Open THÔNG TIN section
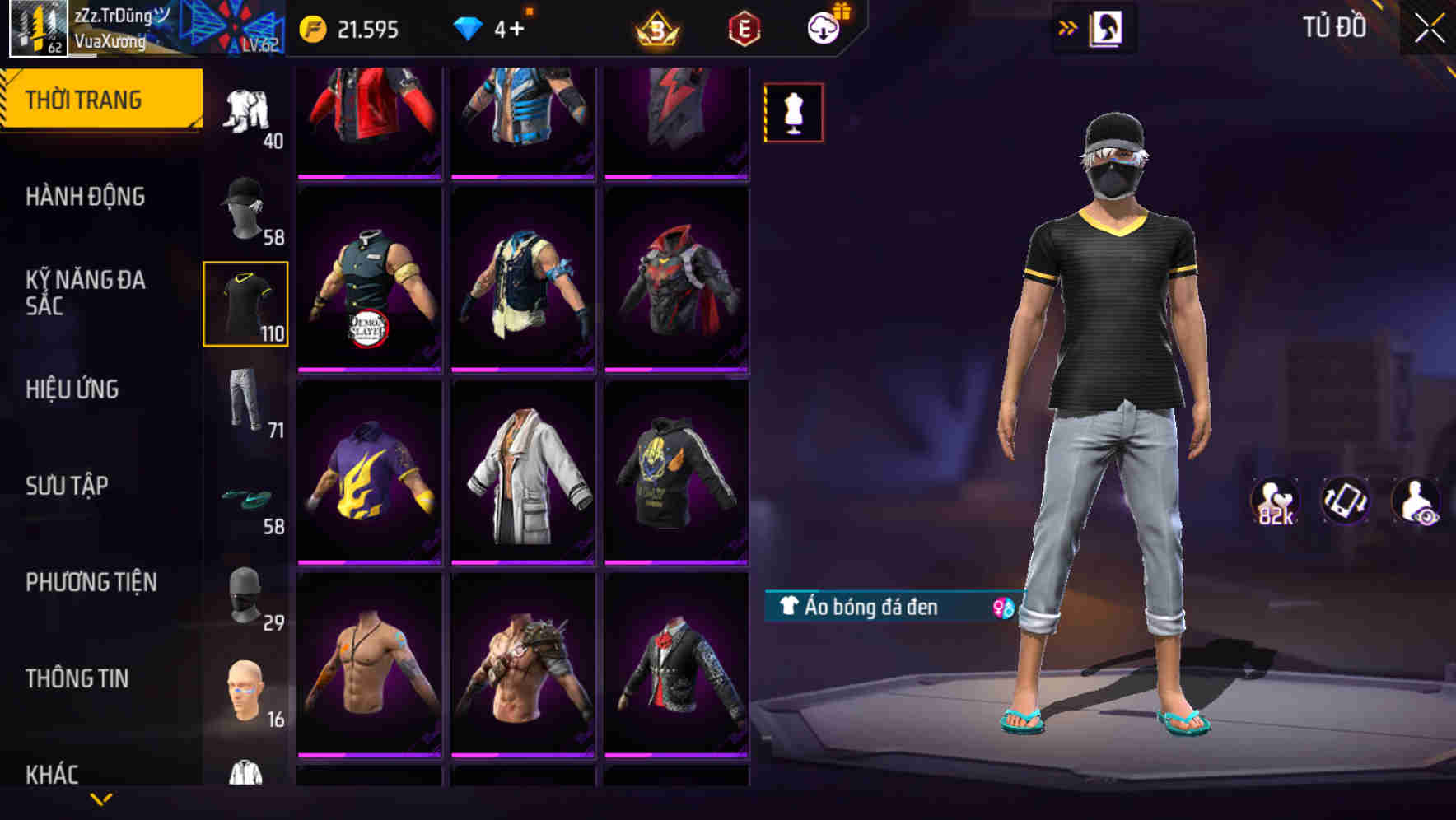1456x820 pixels. click(77, 678)
